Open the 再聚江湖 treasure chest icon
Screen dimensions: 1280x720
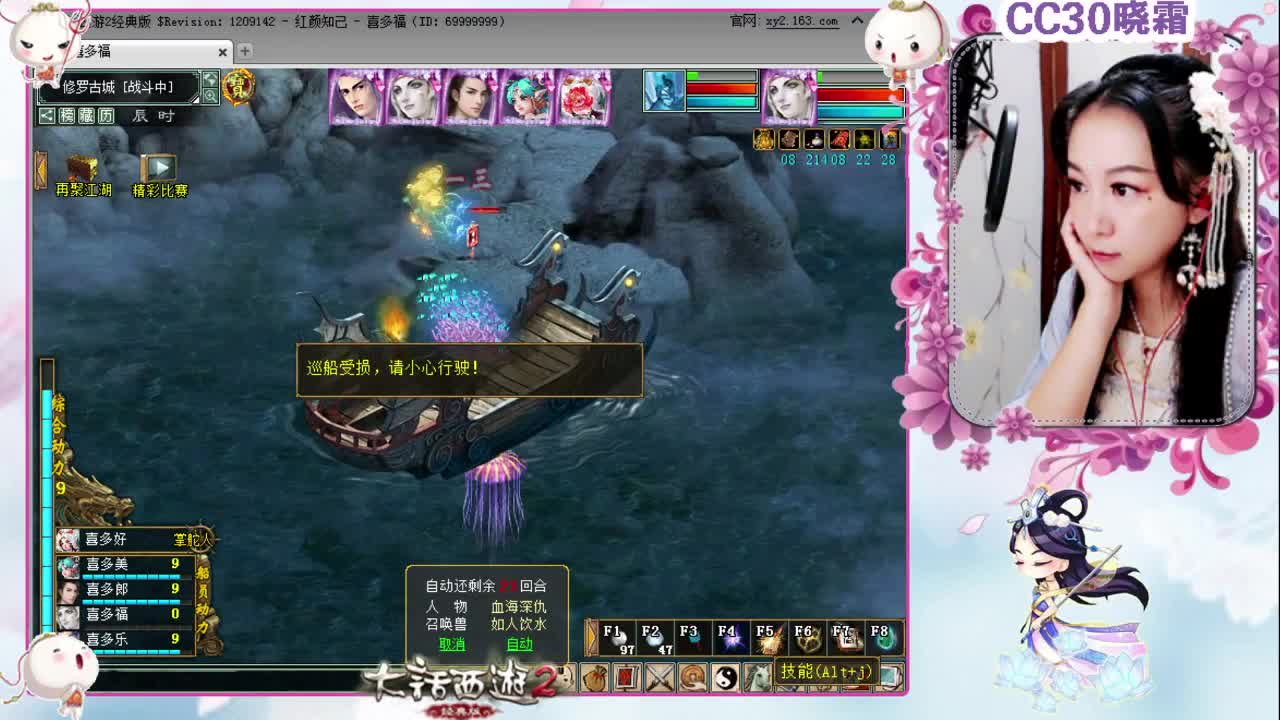tap(82, 168)
